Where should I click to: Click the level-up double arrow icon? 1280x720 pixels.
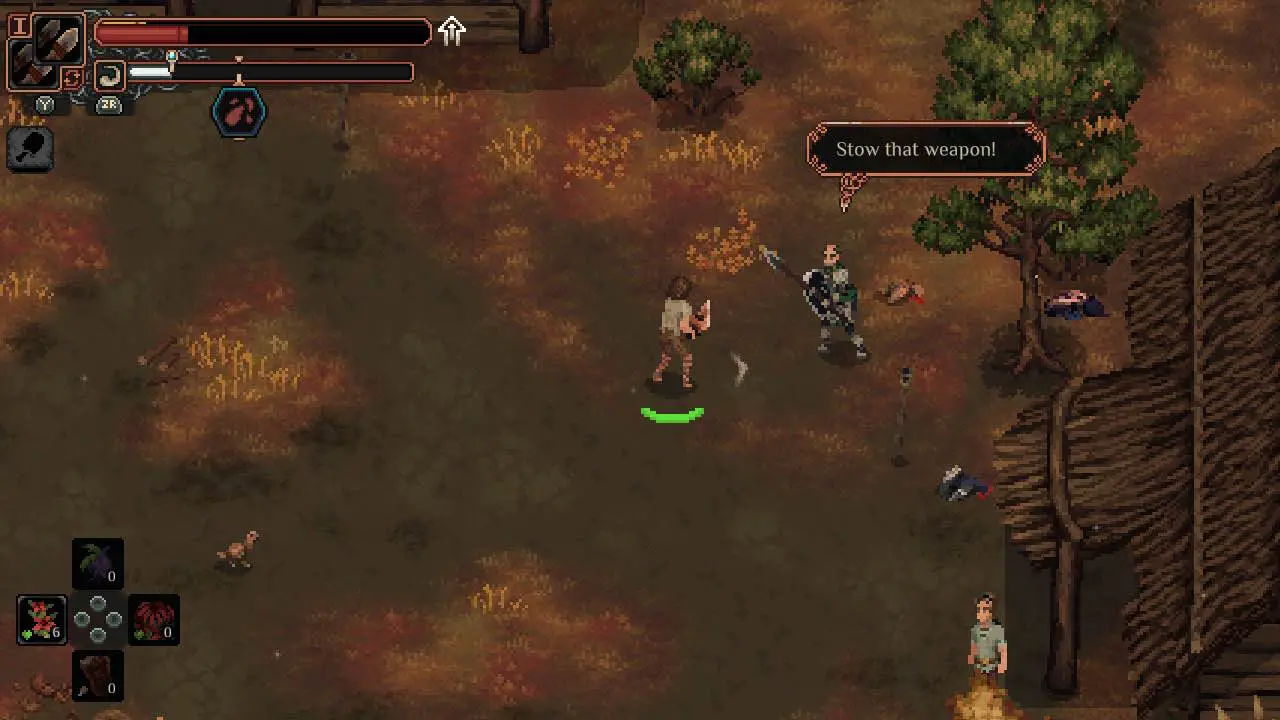pos(452,31)
